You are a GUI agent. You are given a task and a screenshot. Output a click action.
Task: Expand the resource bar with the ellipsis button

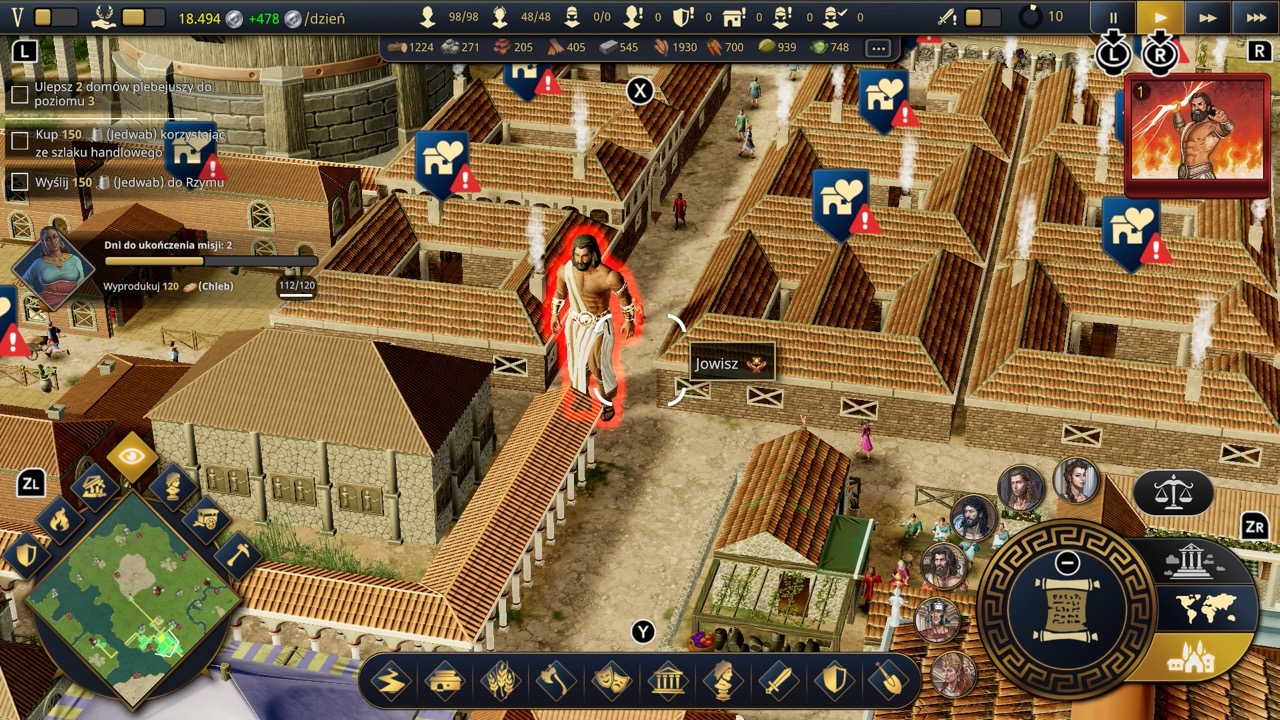[x=878, y=47]
